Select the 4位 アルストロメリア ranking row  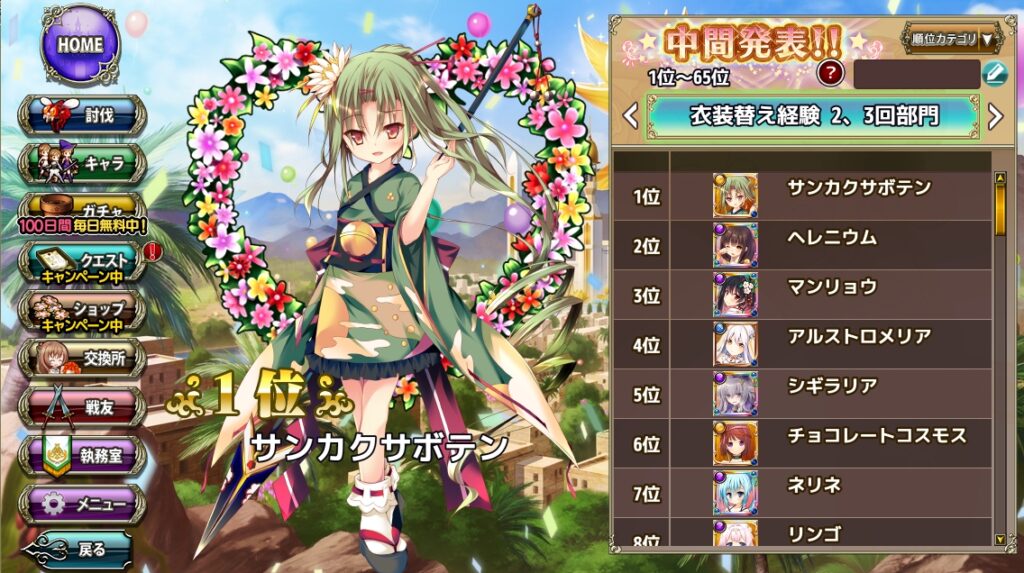coord(802,345)
